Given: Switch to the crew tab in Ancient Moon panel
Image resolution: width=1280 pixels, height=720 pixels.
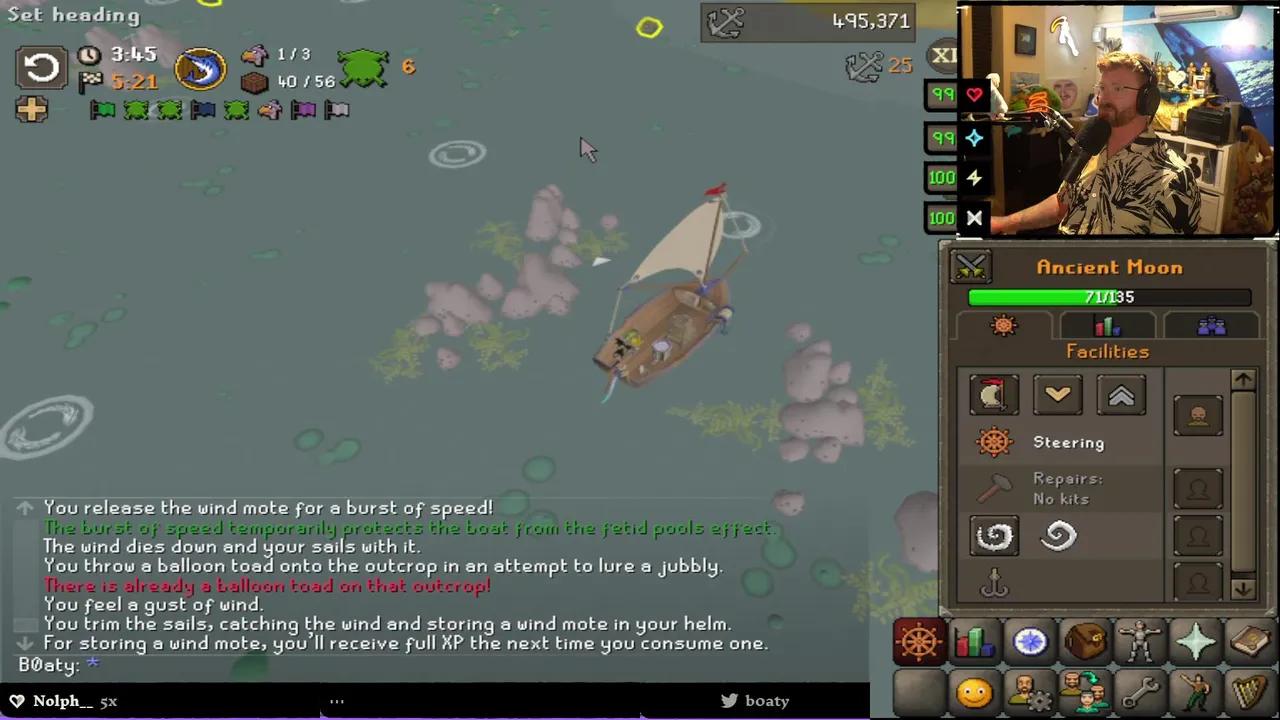Looking at the screenshot, I should 1210,325.
